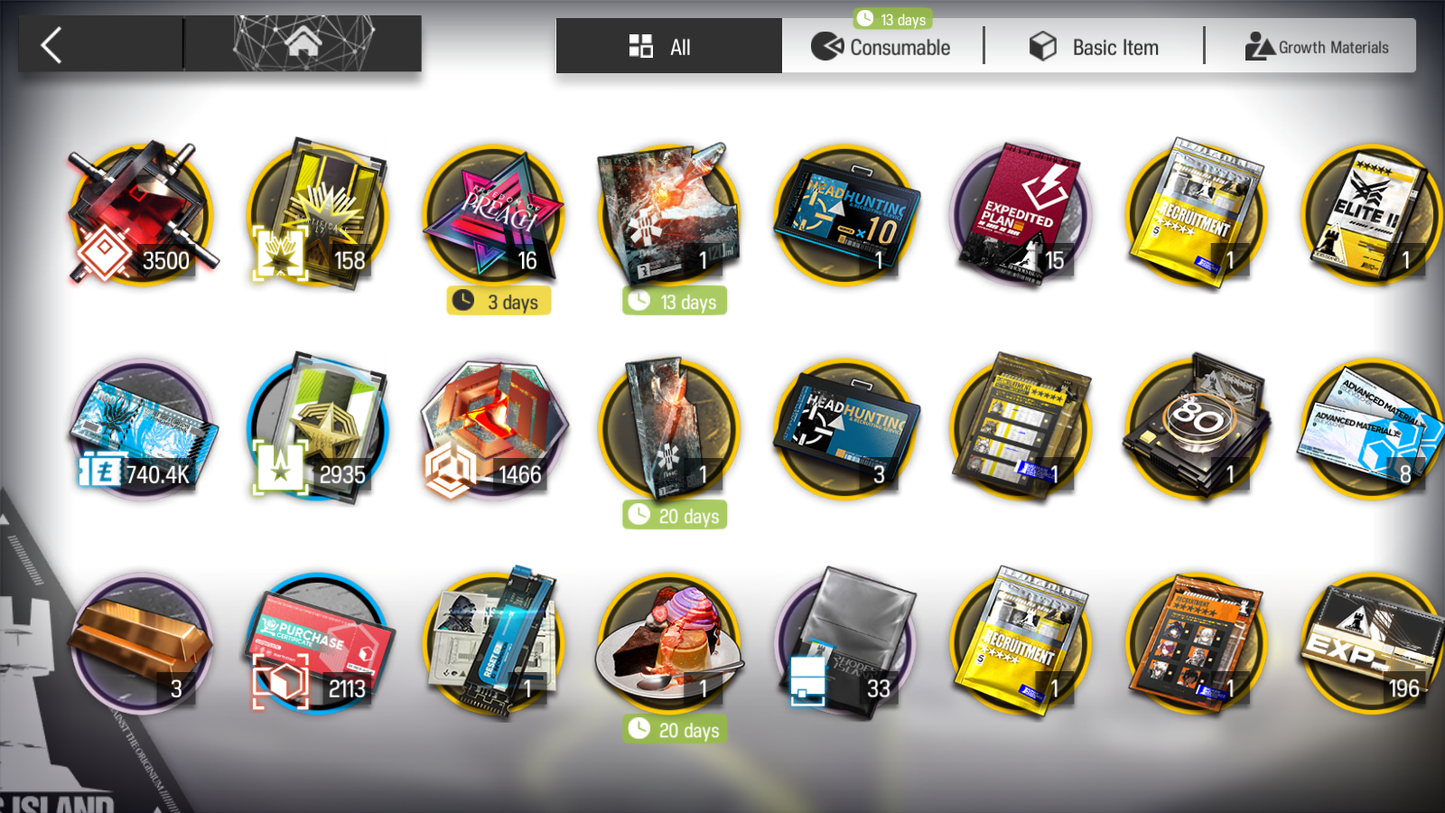
Task: Switch to the Consumable tab
Action: click(x=881, y=47)
